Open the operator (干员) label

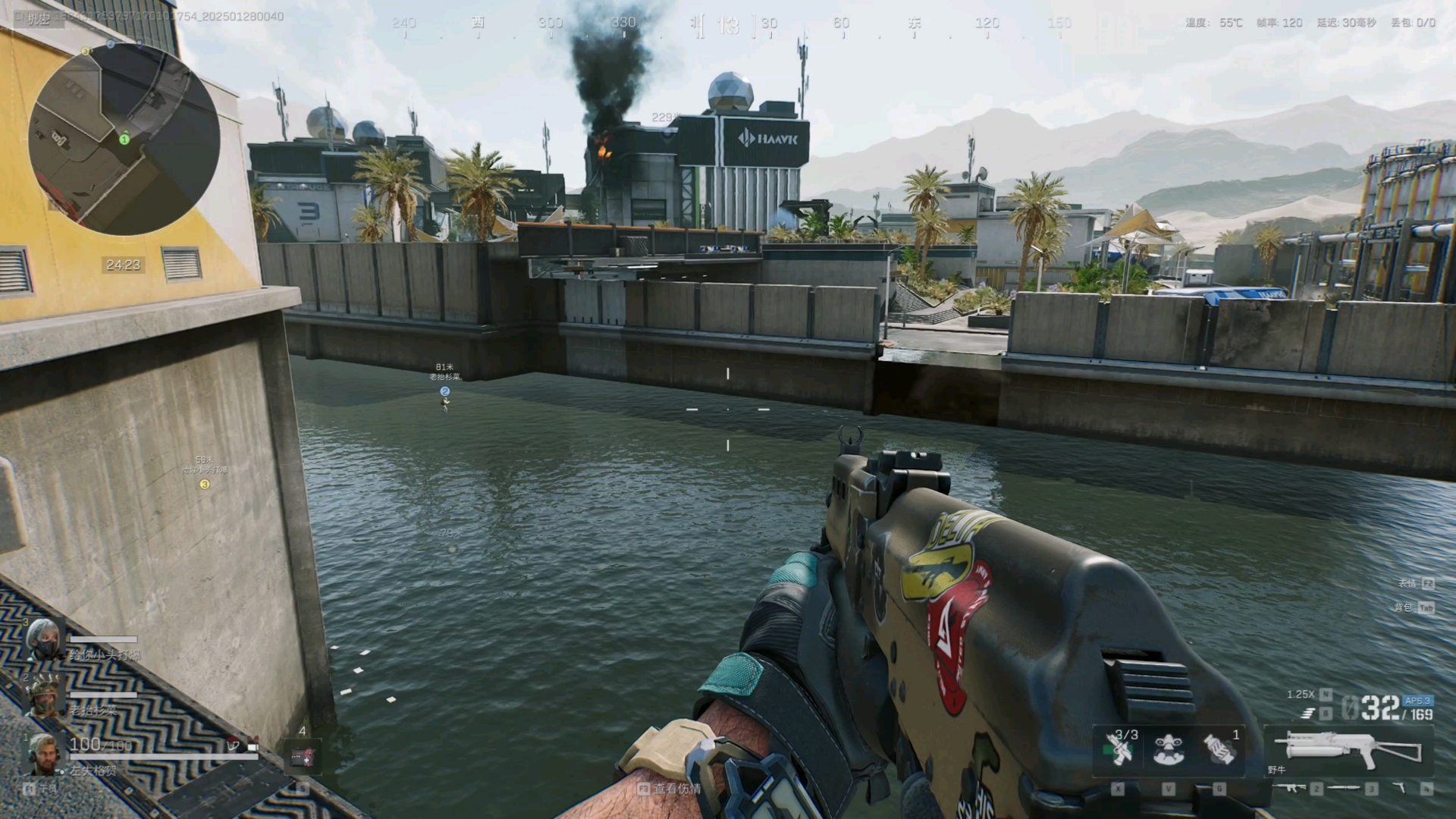[47, 789]
